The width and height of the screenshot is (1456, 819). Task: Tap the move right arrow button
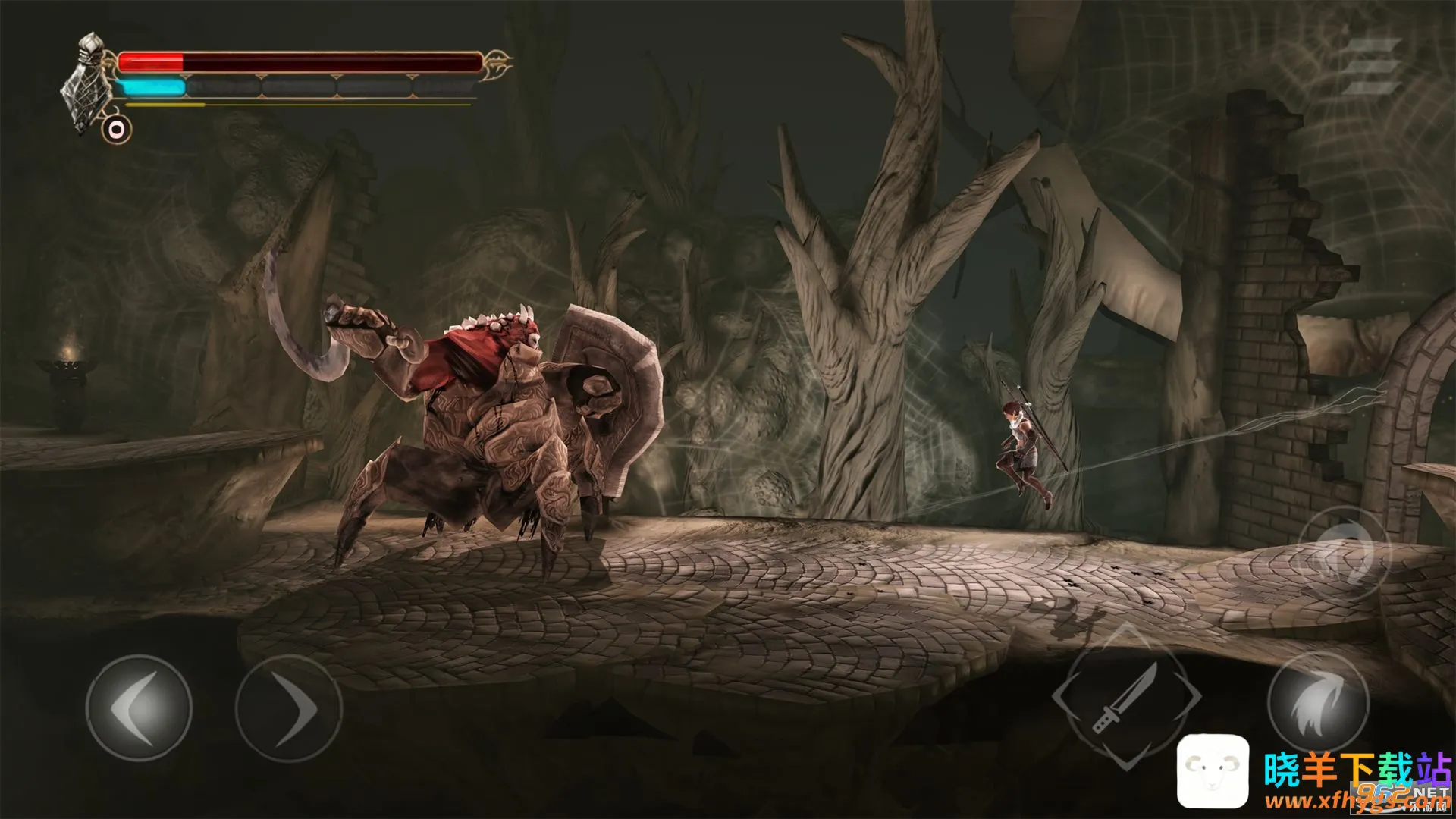(x=288, y=708)
